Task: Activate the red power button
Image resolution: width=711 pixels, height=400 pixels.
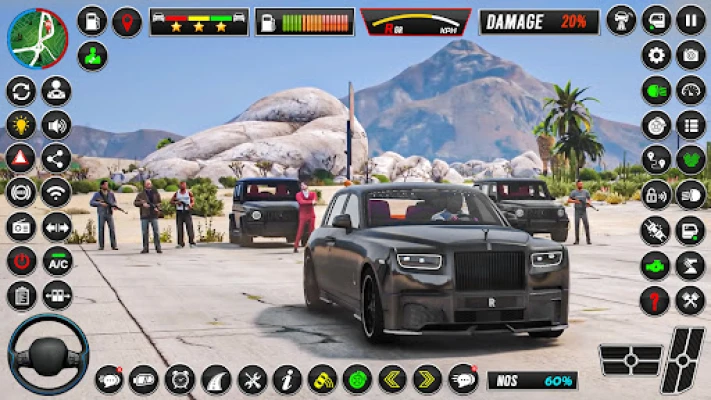Action: click(20, 261)
